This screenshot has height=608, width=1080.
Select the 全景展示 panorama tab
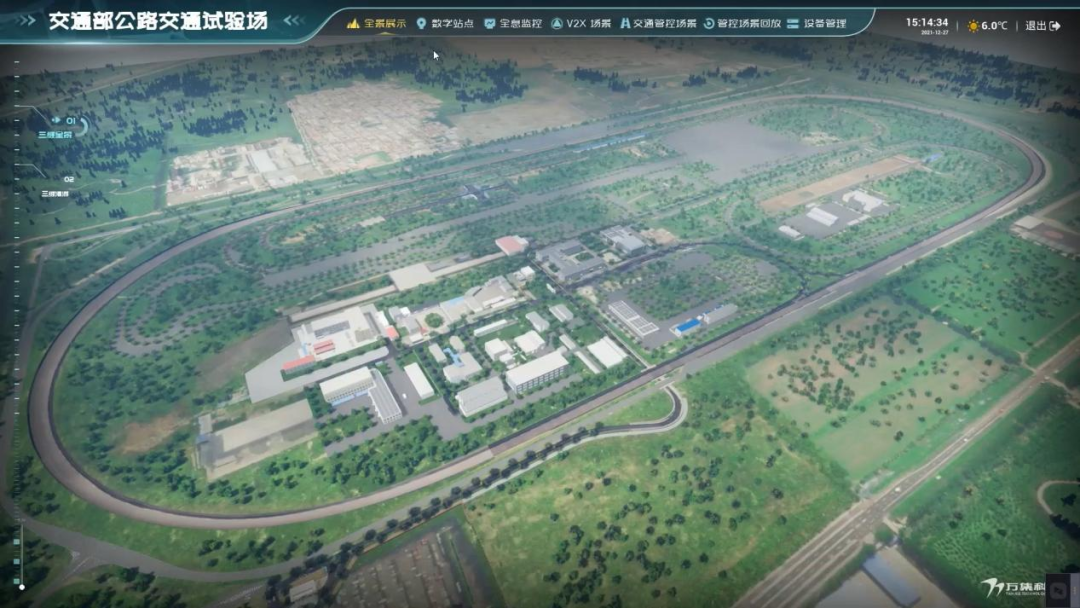[377, 23]
